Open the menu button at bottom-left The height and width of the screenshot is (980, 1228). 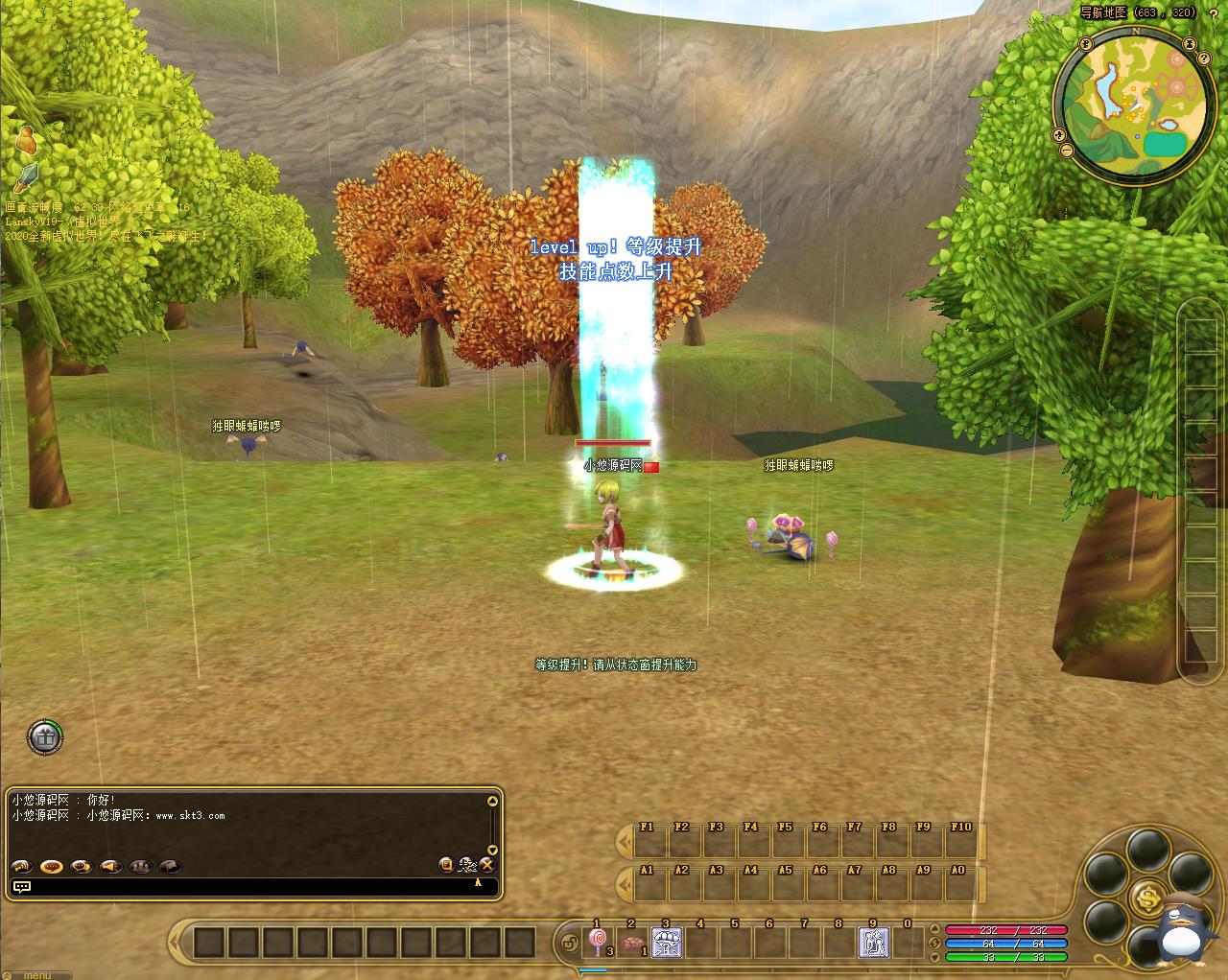point(36,974)
